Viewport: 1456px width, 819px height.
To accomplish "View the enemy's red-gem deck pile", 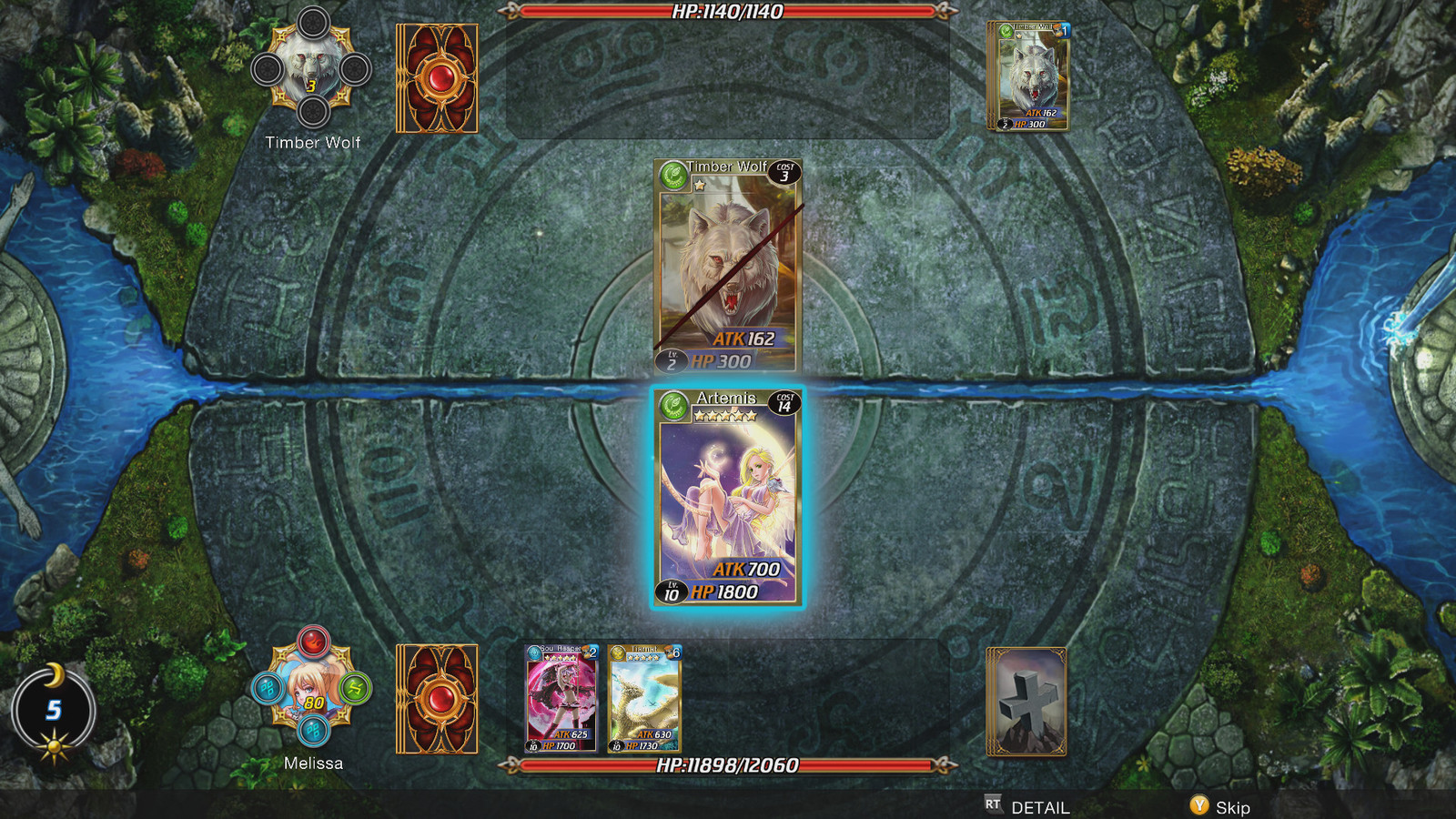I will (437, 78).
